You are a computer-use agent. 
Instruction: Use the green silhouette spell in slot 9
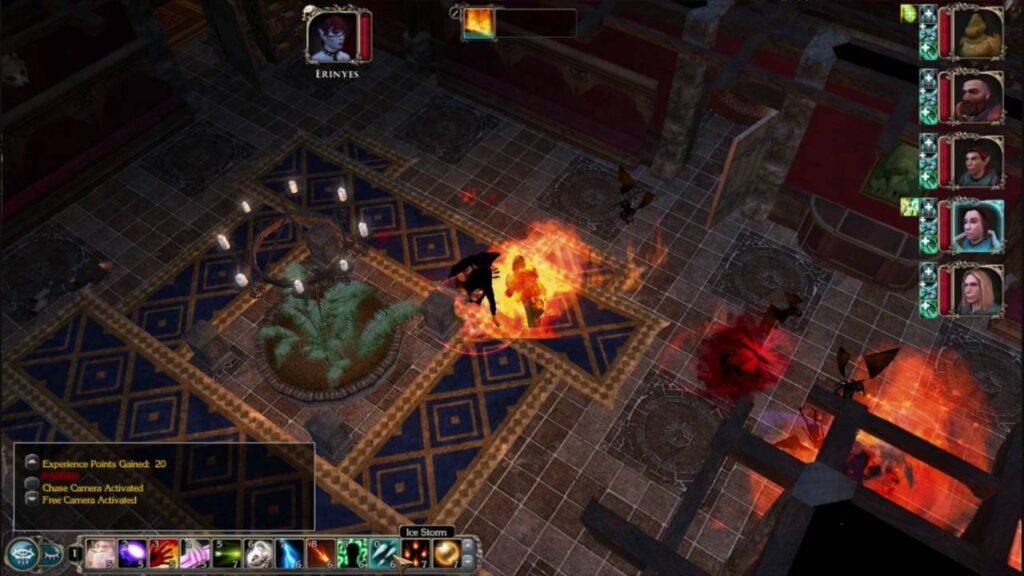[352, 553]
